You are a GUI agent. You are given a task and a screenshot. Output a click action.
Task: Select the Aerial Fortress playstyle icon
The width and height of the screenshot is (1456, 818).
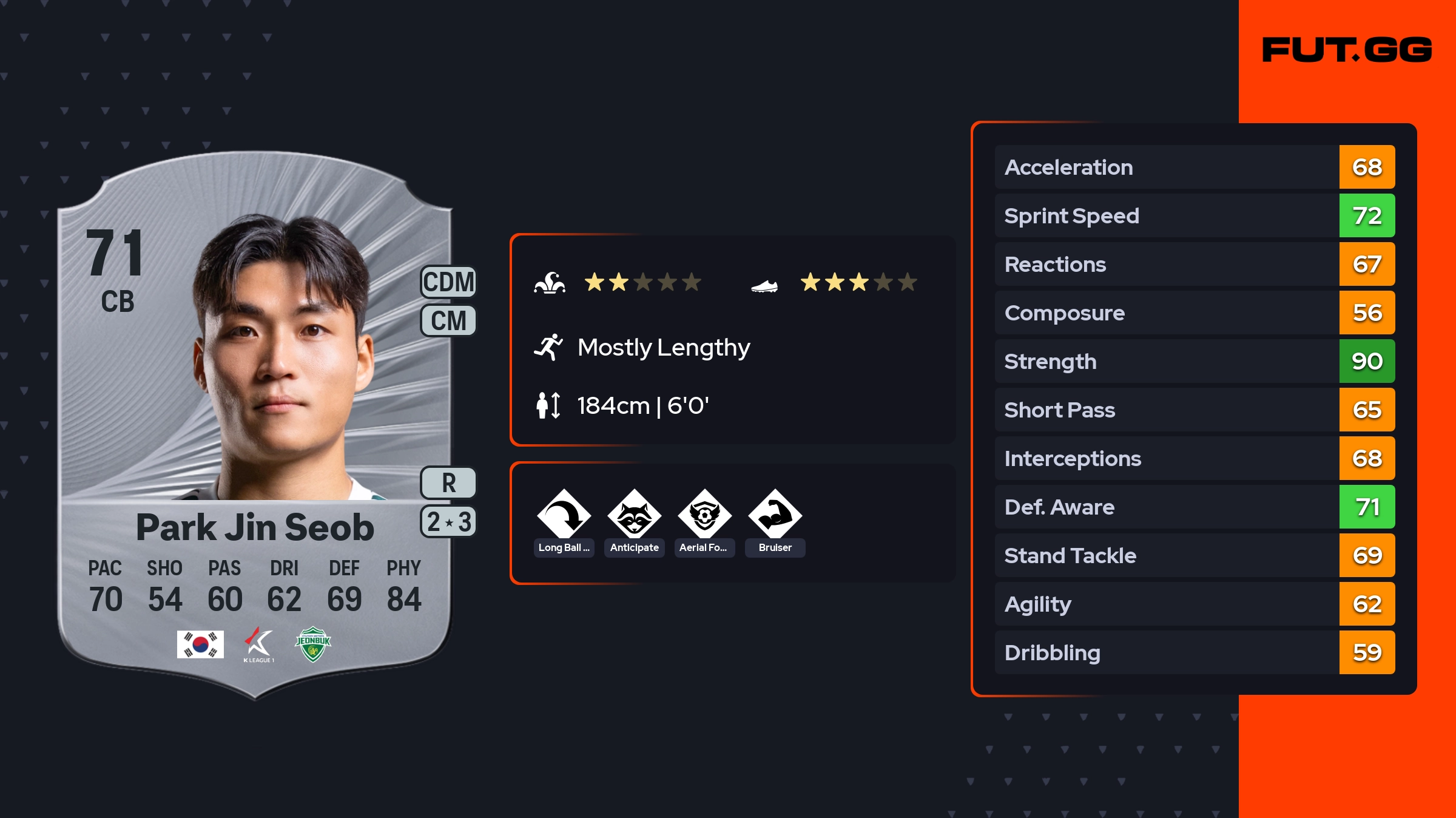coord(704,516)
